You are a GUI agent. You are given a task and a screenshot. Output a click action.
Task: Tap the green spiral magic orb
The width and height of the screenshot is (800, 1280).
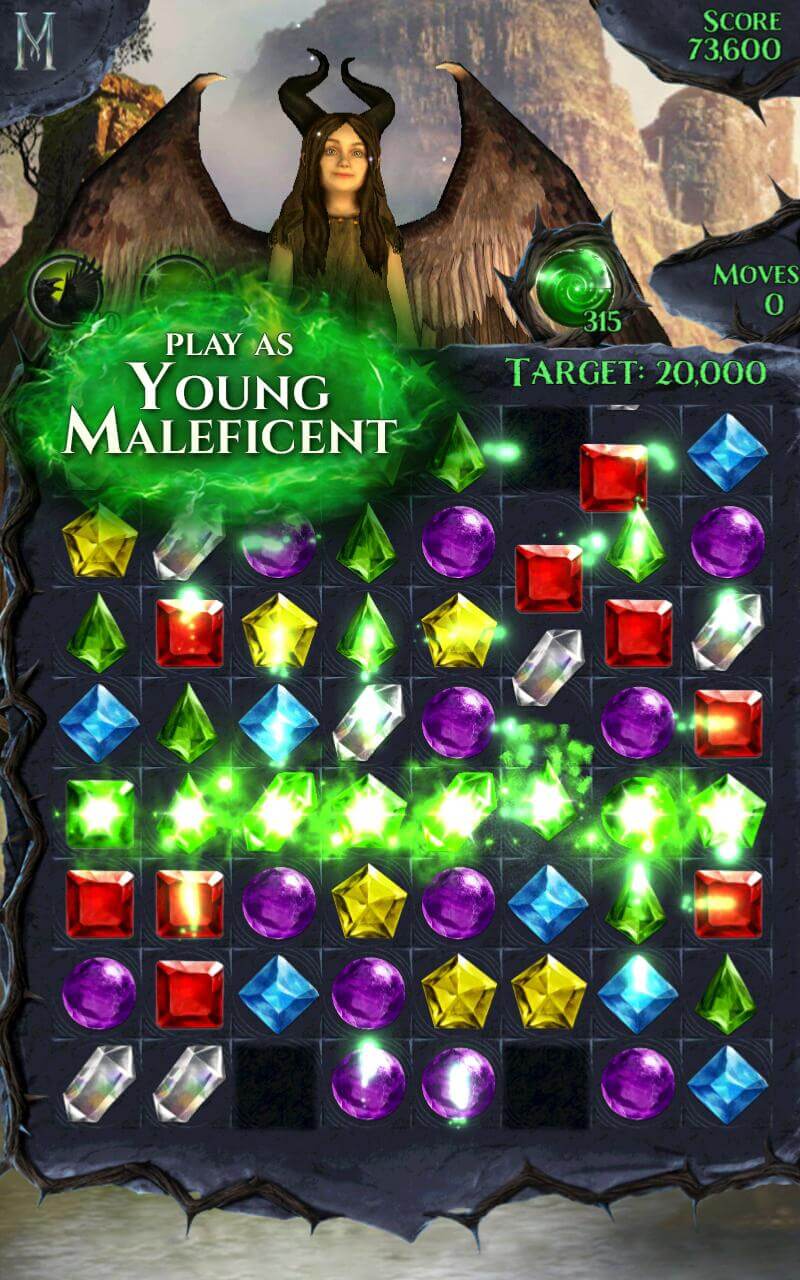(x=572, y=286)
